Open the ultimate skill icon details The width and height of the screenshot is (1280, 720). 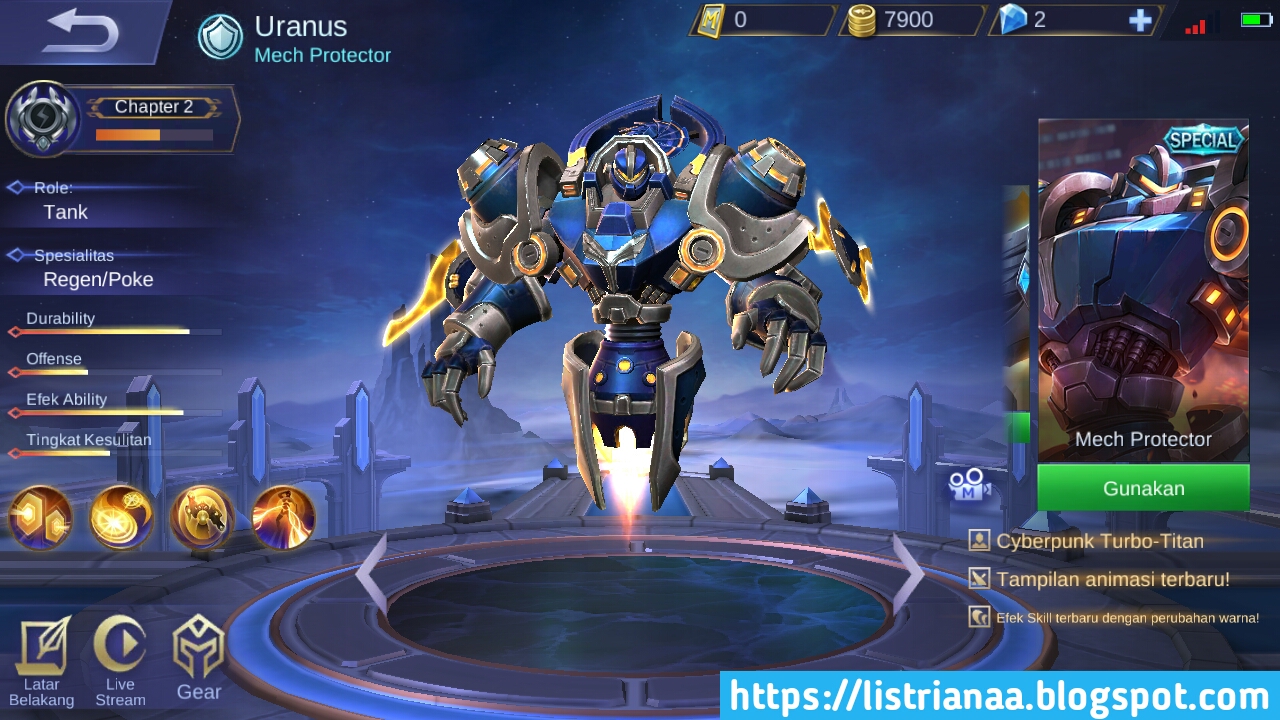[x=283, y=518]
